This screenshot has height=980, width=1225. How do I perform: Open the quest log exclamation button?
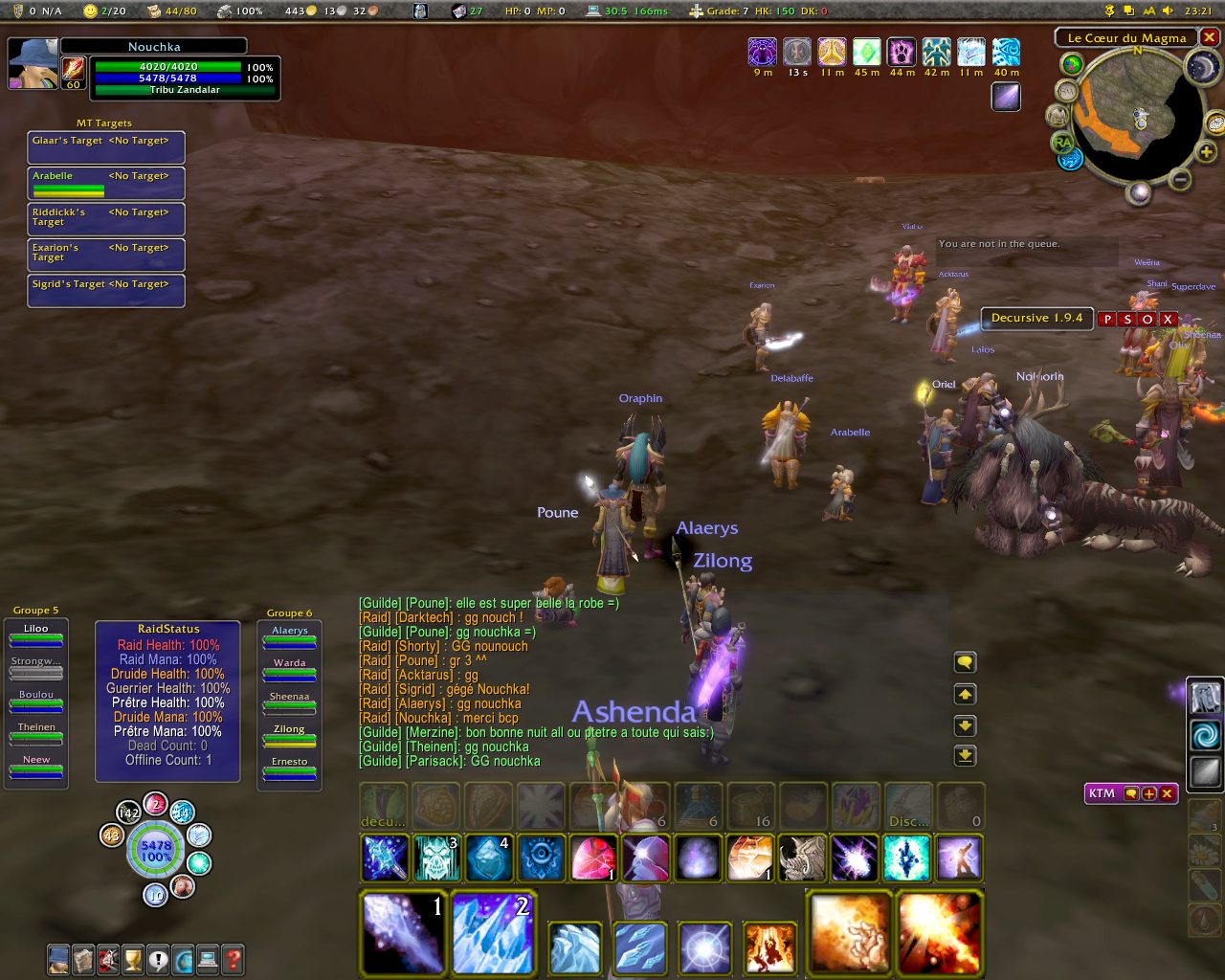pos(158,958)
